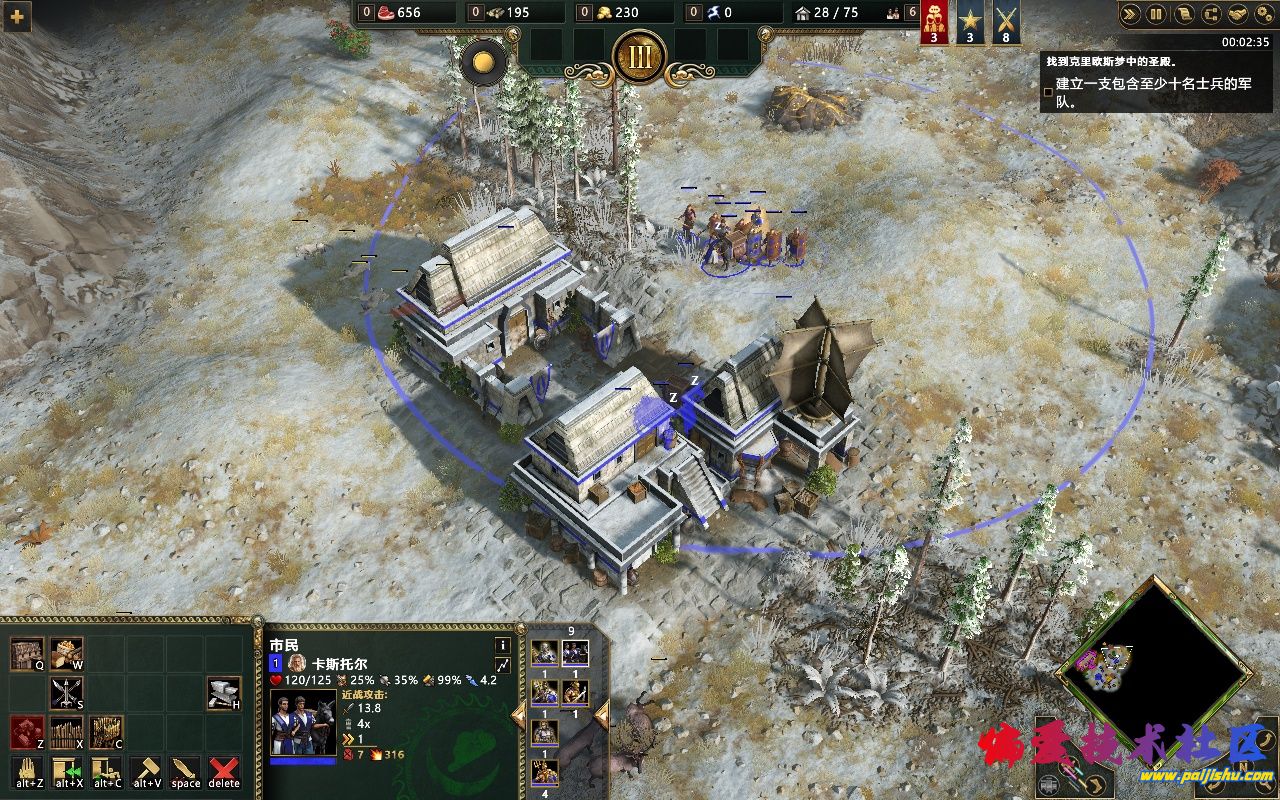This screenshot has width=1280, height=800.
Task: Pick the anvil build icon (H)
Action: (x=224, y=692)
